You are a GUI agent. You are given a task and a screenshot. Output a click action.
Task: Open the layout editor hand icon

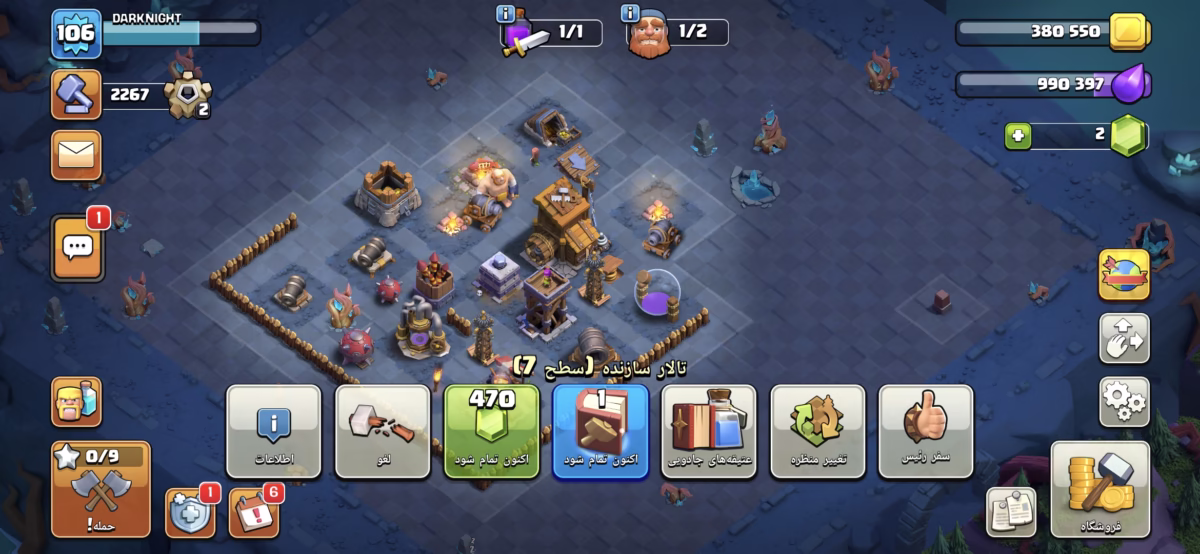1124,338
